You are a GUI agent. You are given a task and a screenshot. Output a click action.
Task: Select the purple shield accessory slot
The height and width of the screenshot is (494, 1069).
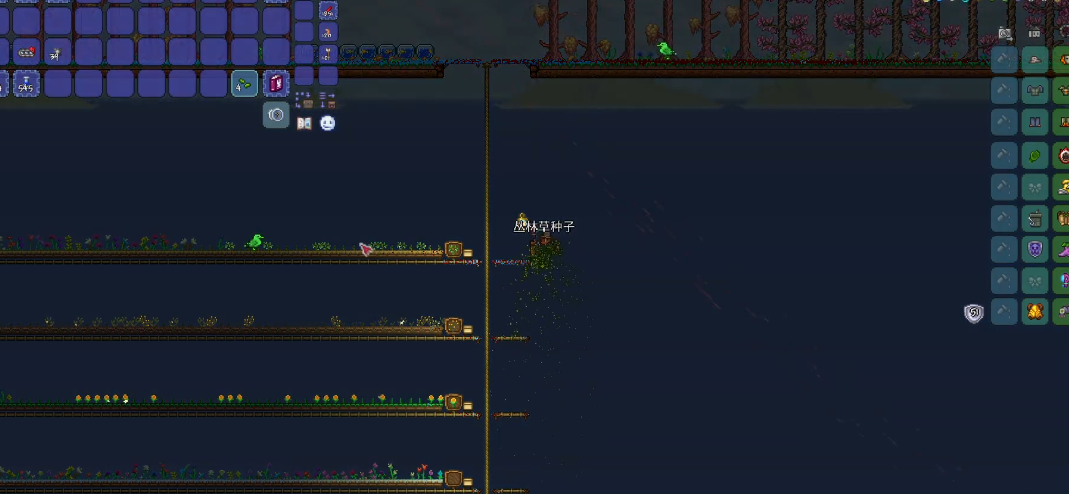(1035, 249)
